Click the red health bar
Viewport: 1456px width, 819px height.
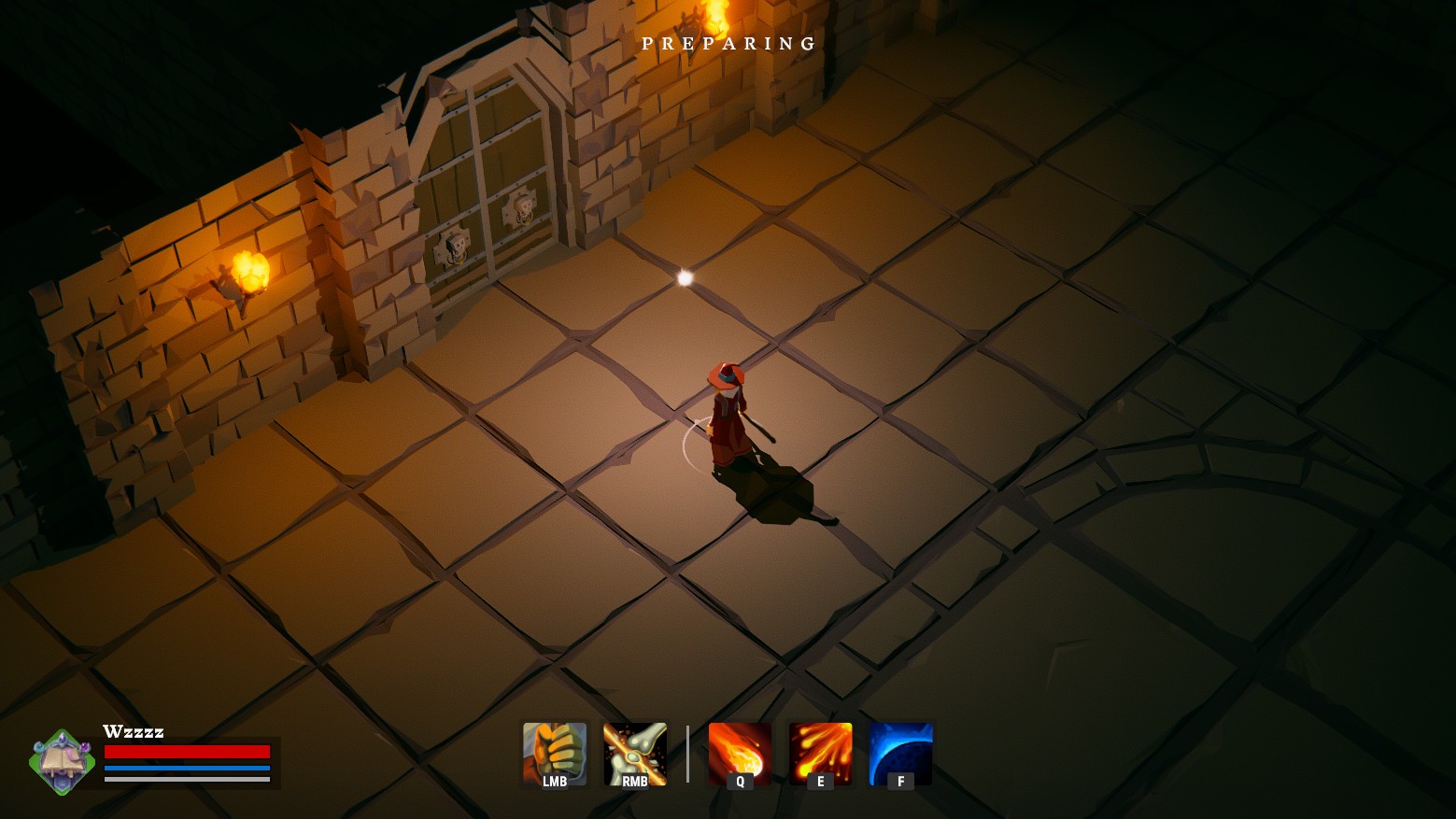[187, 752]
